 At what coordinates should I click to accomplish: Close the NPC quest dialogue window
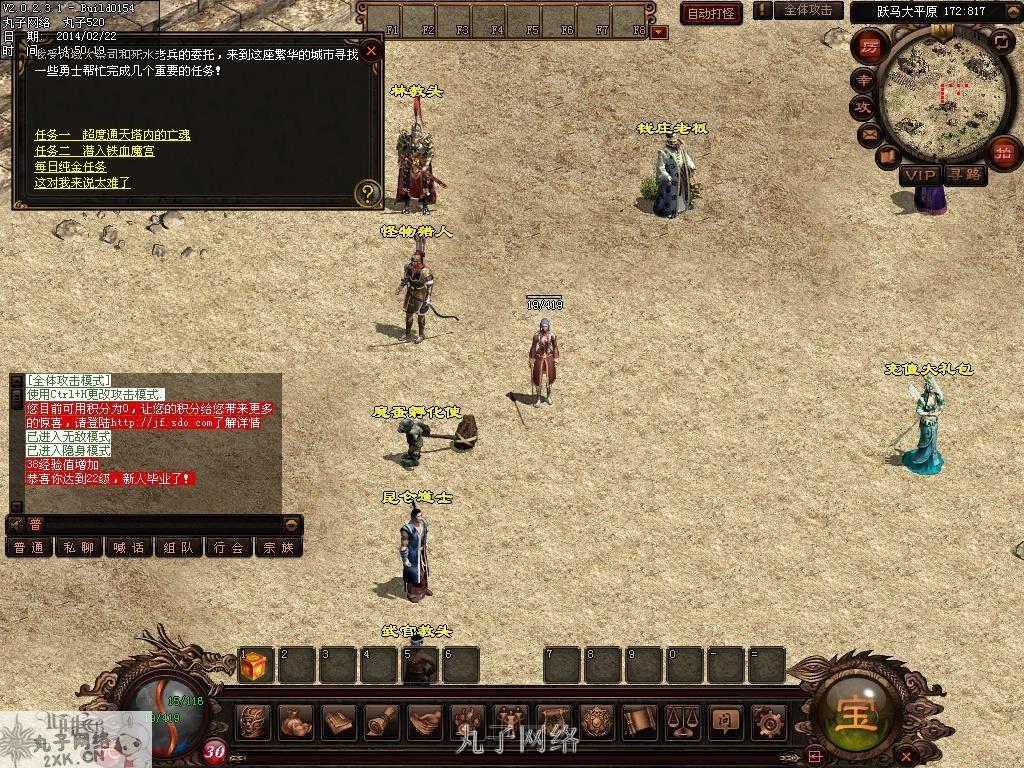point(371,51)
